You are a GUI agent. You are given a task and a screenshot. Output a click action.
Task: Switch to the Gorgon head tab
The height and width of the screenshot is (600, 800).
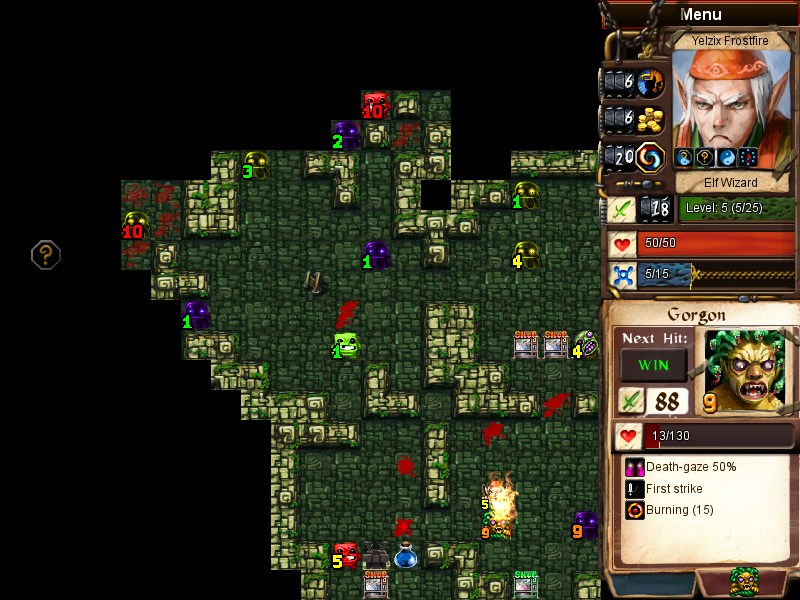click(744, 581)
